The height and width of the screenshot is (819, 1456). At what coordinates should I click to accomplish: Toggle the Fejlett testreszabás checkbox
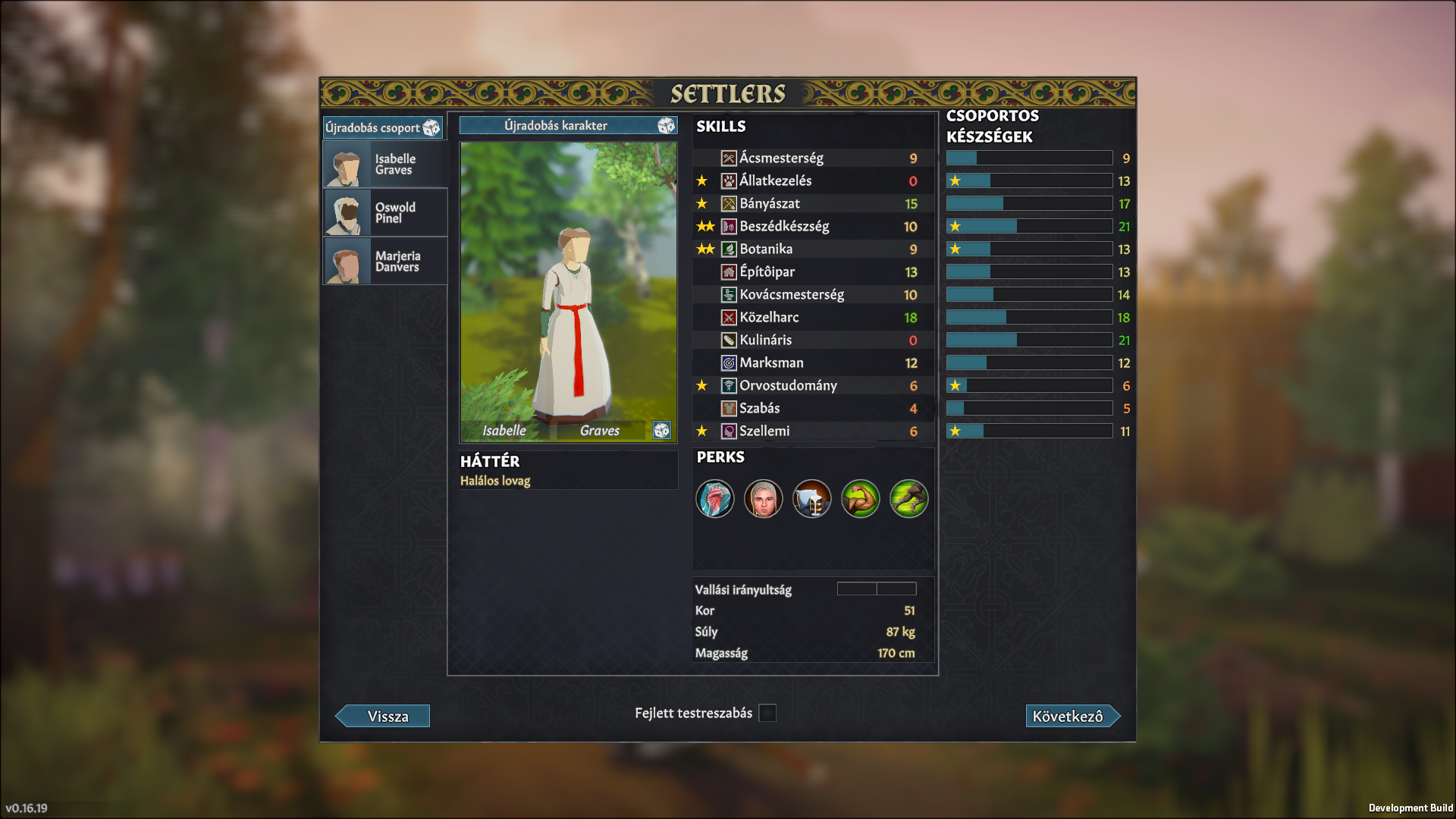coord(767,714)
